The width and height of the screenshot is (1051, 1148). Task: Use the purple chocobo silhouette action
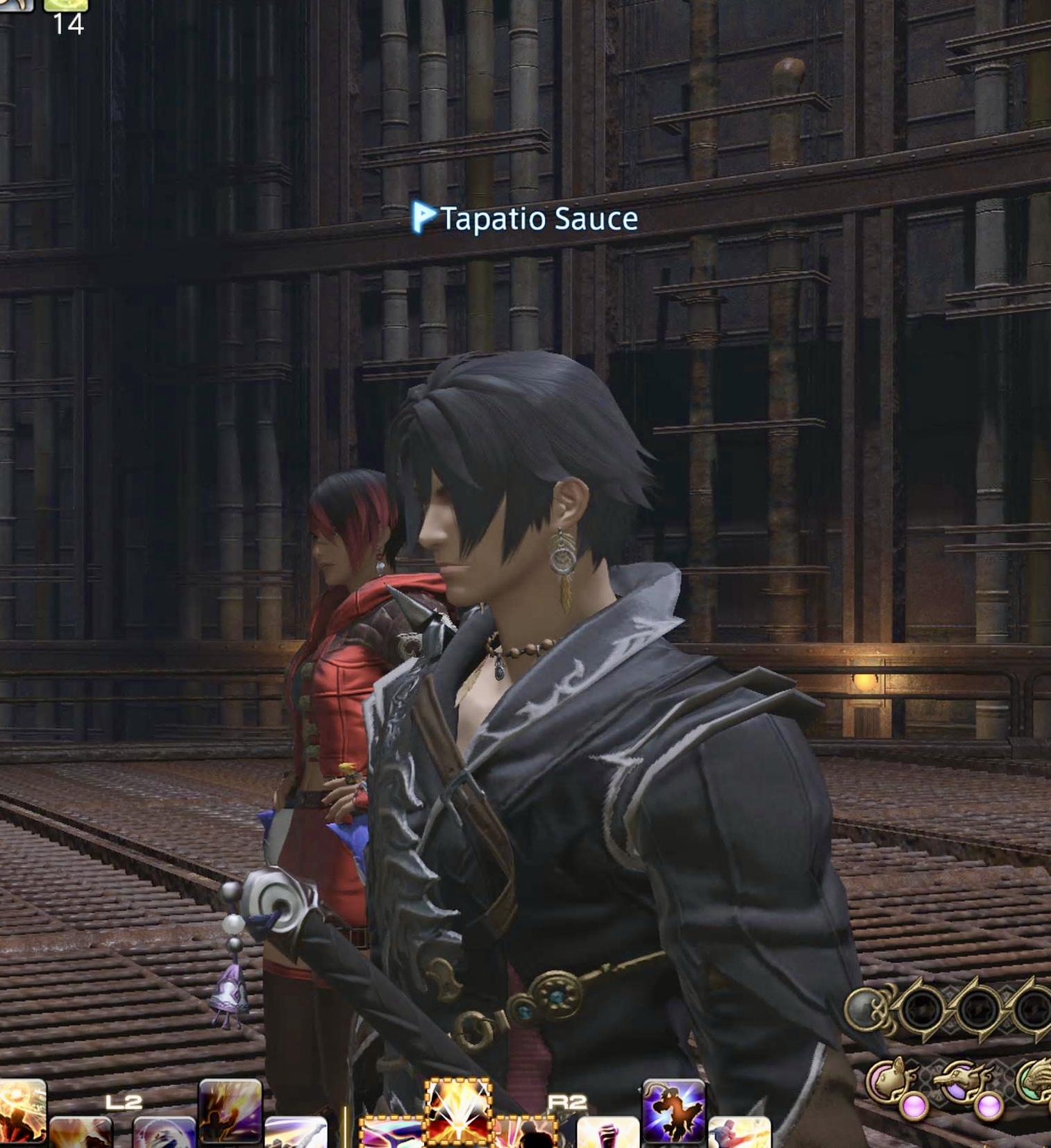click(x=673, y=1110)
